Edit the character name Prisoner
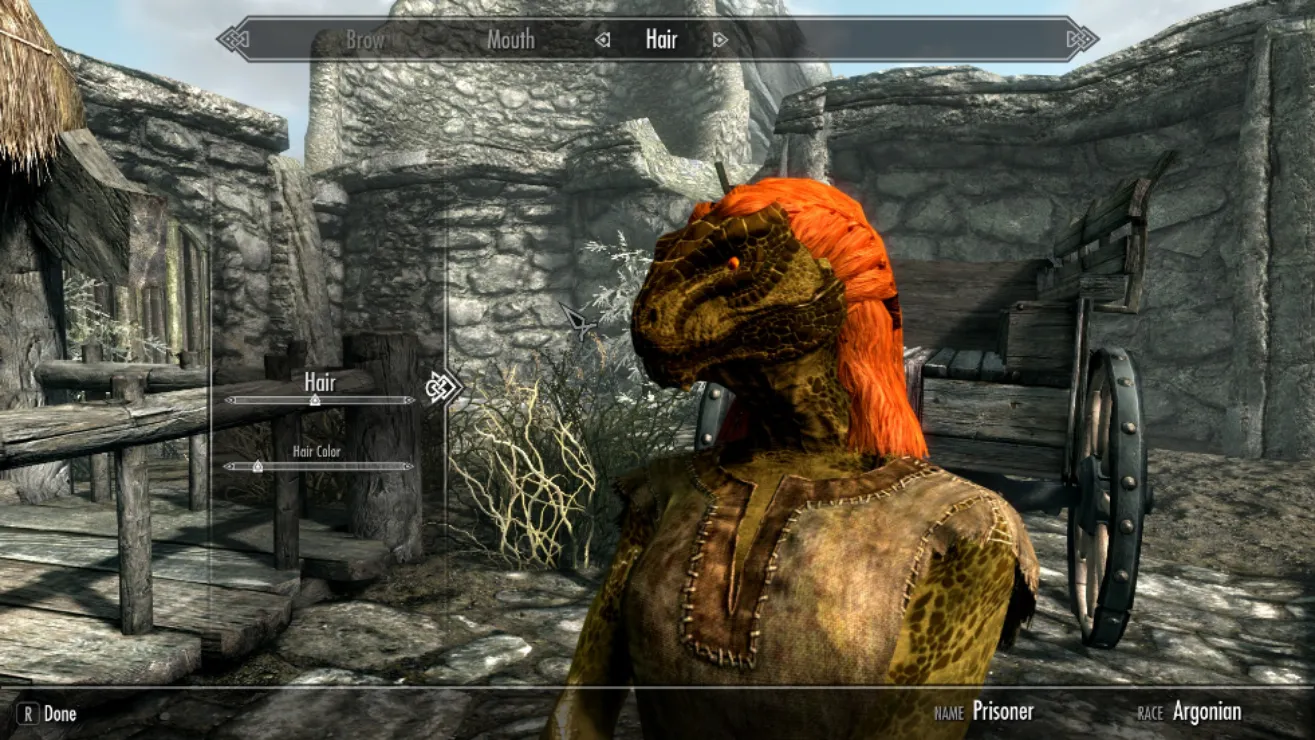The image size is (1315, 740). pyautogui.click(x=1003, y=712)
